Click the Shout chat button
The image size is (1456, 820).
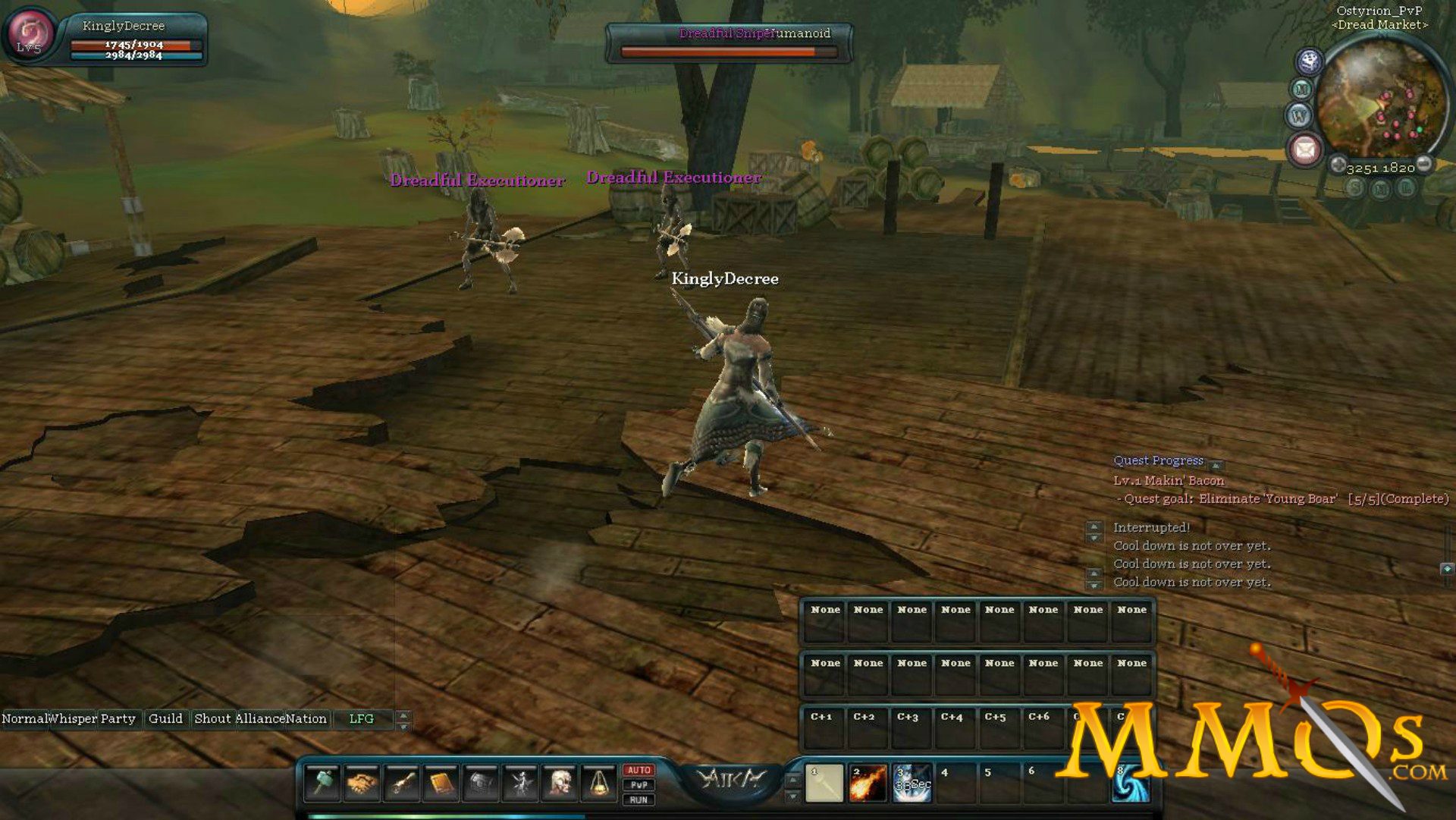click(213, 718)
